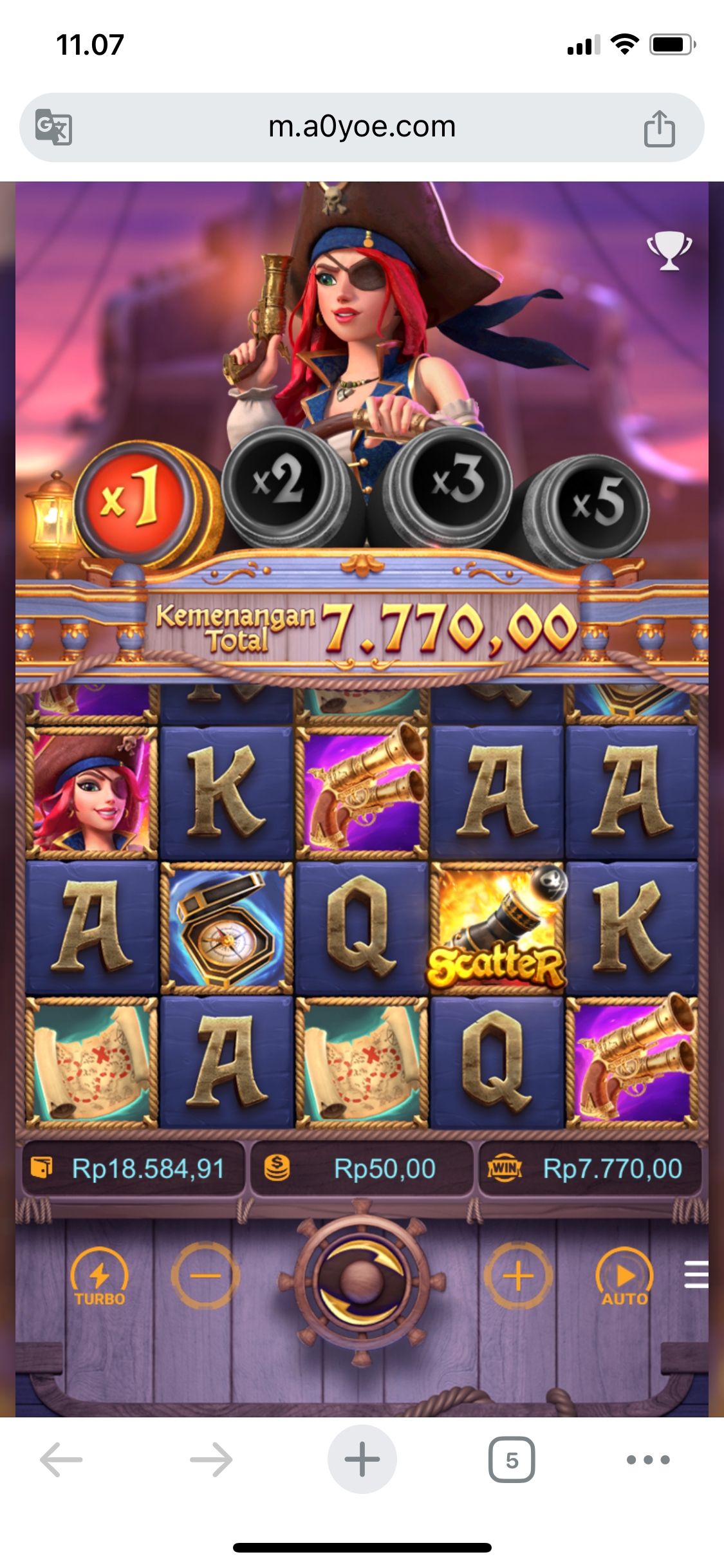Open the wallet balance panel

point(134,1168)
